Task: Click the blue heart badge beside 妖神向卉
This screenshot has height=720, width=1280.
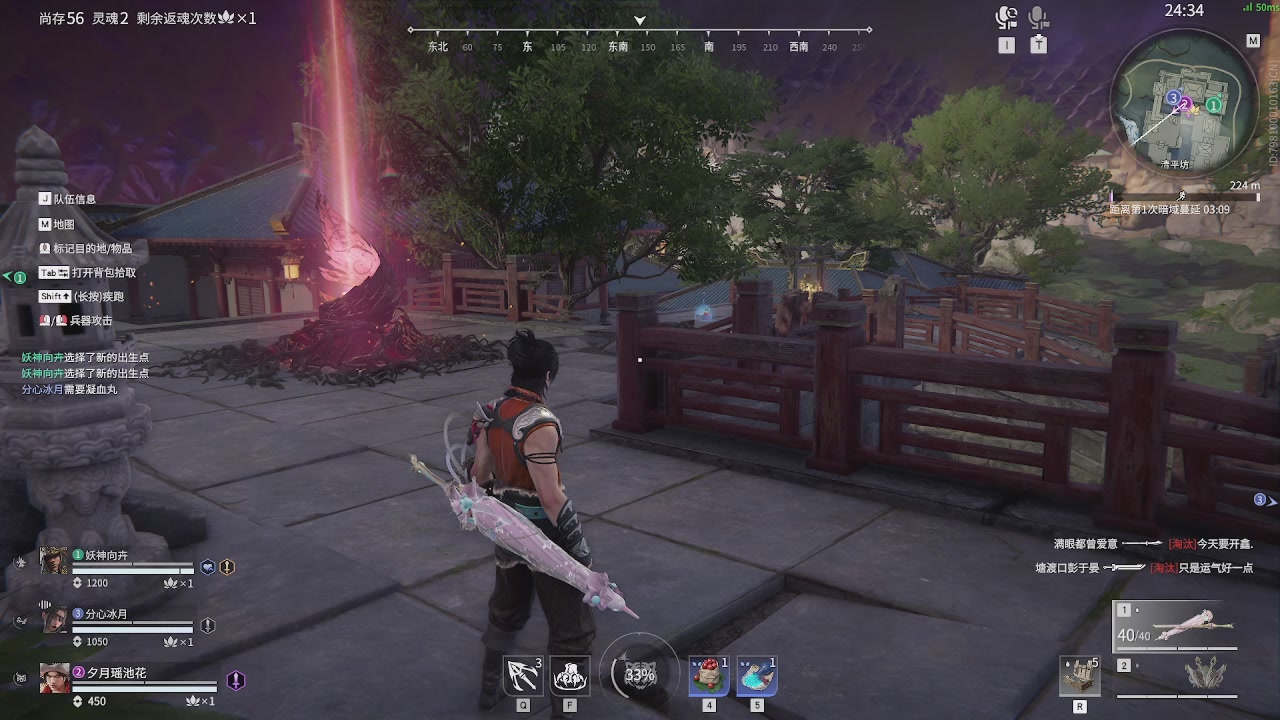Action: pyautogui.click(x=208, y=567)
